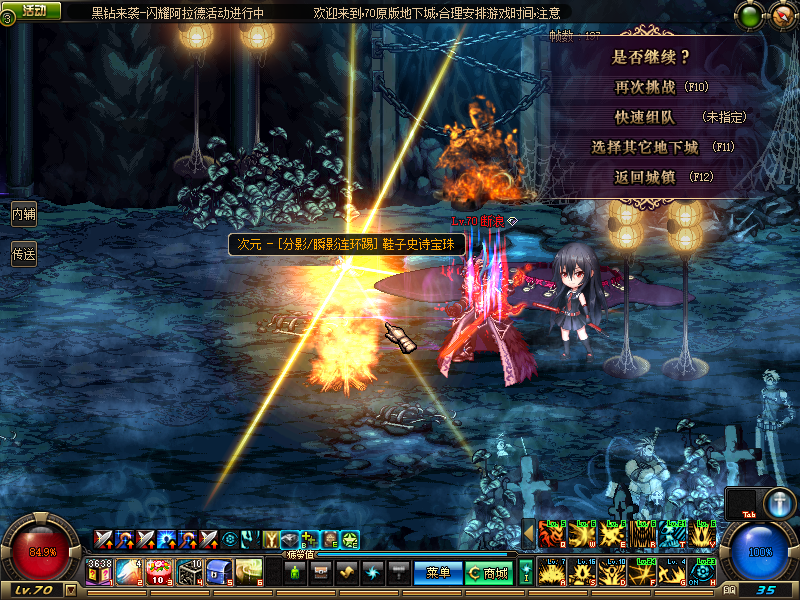Open the 商城 shop
Image resolution: width=800 pixels, height=600 pixels.
coord(488,573)
